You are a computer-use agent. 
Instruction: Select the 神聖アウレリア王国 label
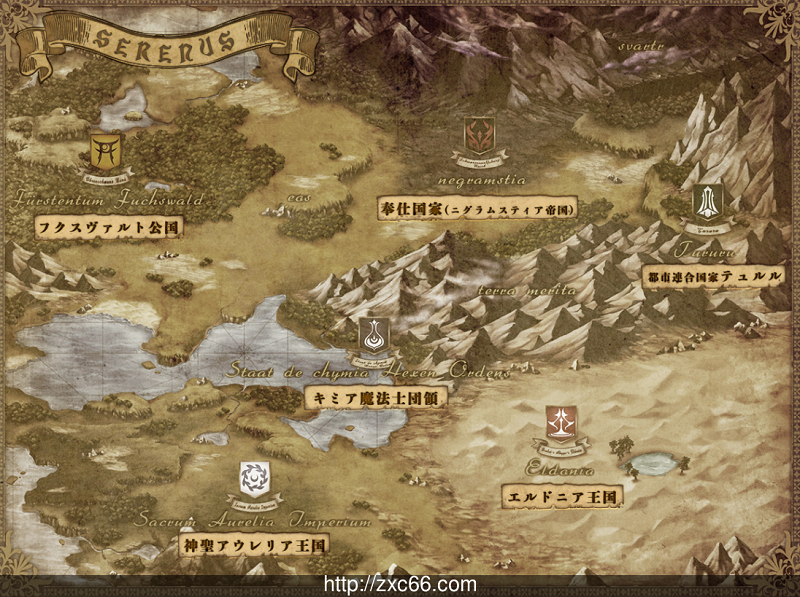coord(255,546)
